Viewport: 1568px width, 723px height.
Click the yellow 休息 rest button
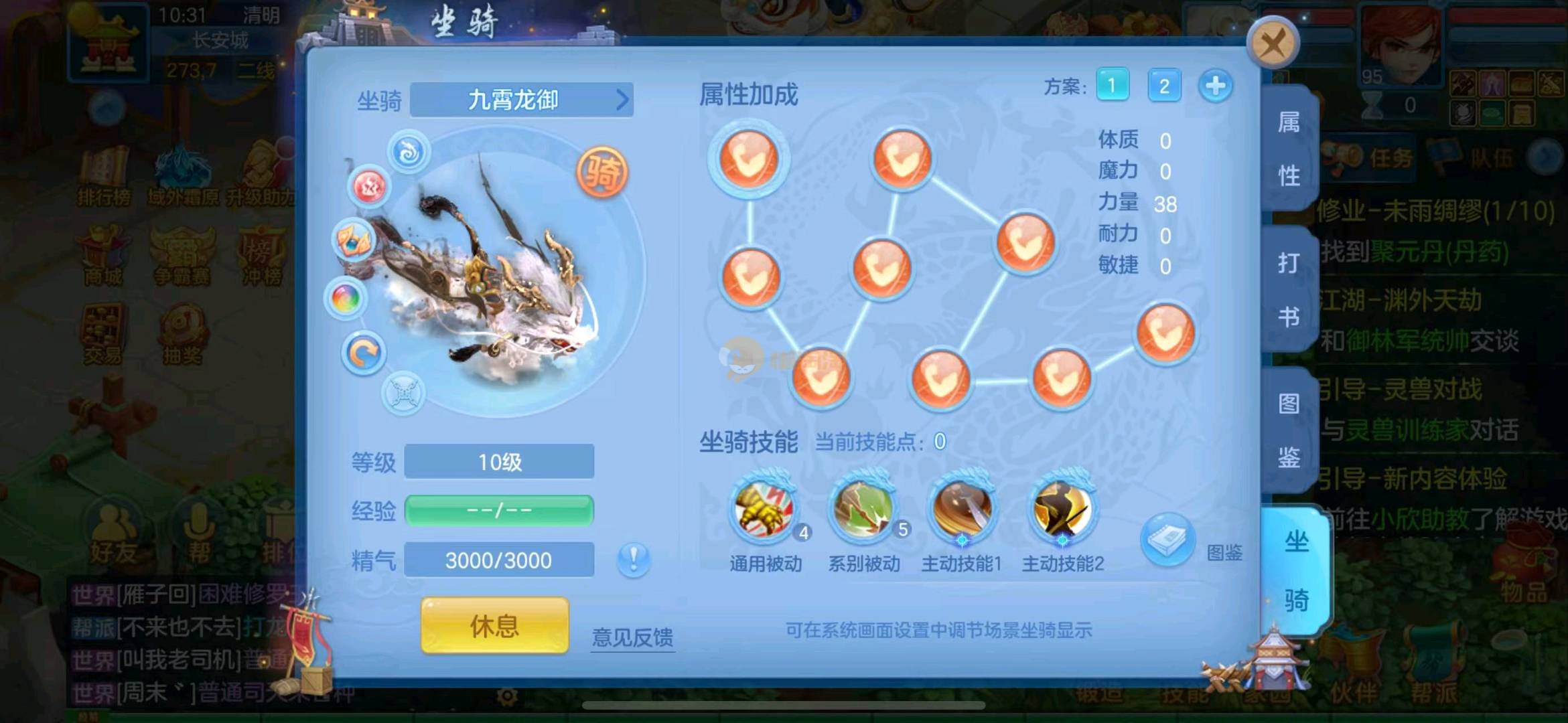[494, 626]
